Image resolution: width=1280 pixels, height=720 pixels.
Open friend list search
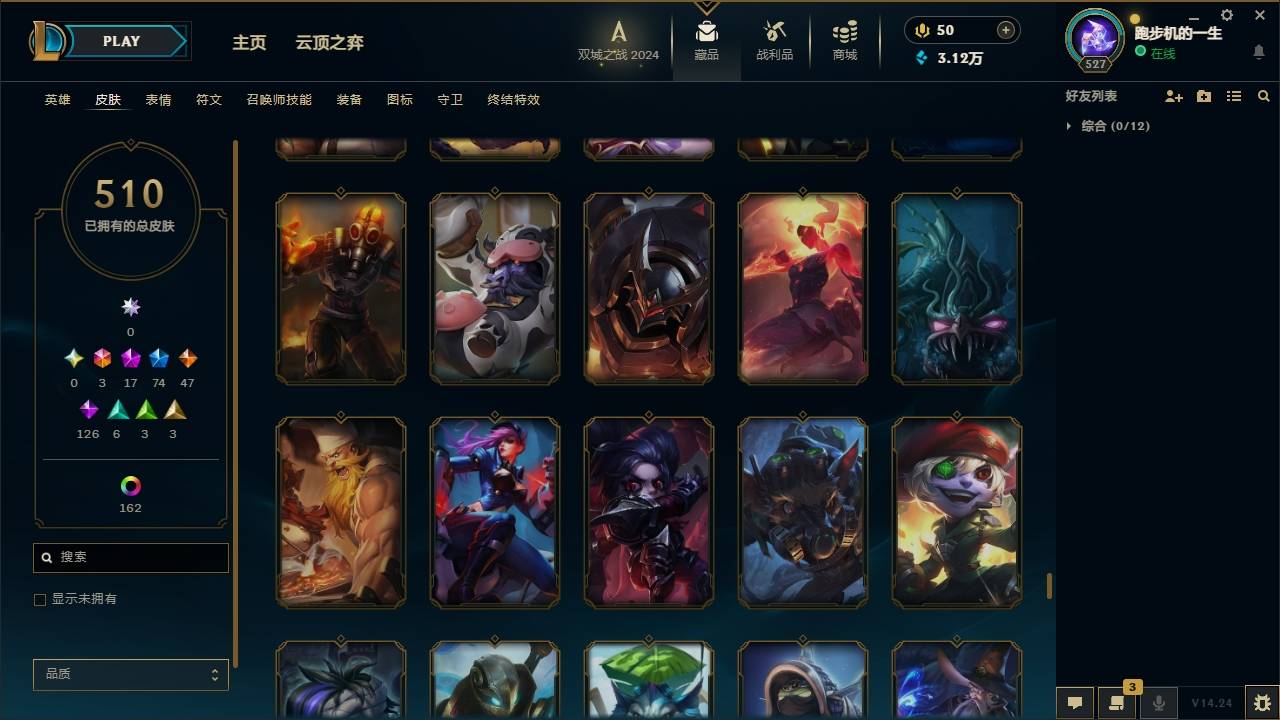click(x=1263, y=96)
